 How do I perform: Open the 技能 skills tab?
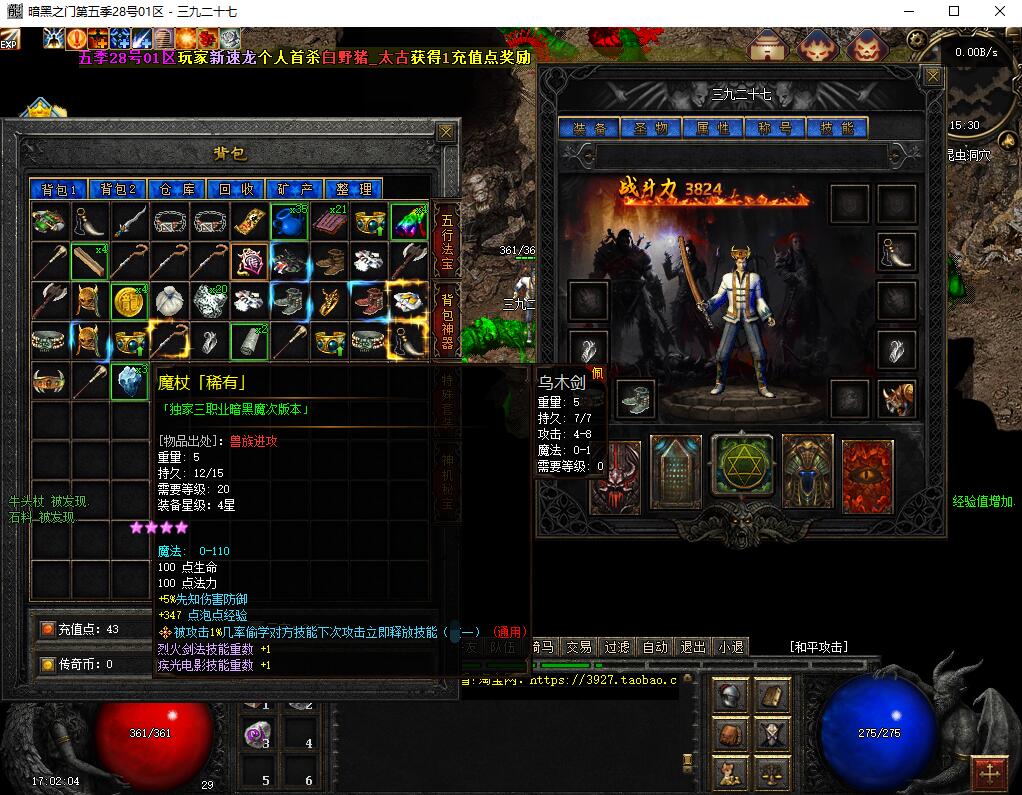coord(837,128)
